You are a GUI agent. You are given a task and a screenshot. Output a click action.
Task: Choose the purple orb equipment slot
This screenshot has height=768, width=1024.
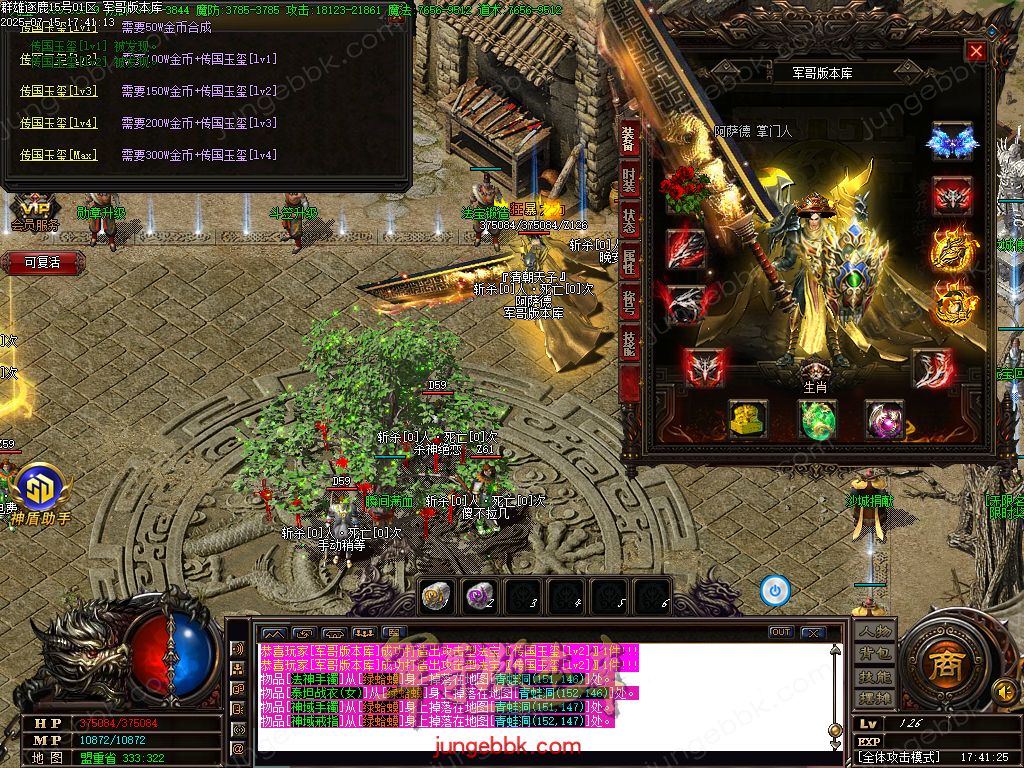point(884,420)
